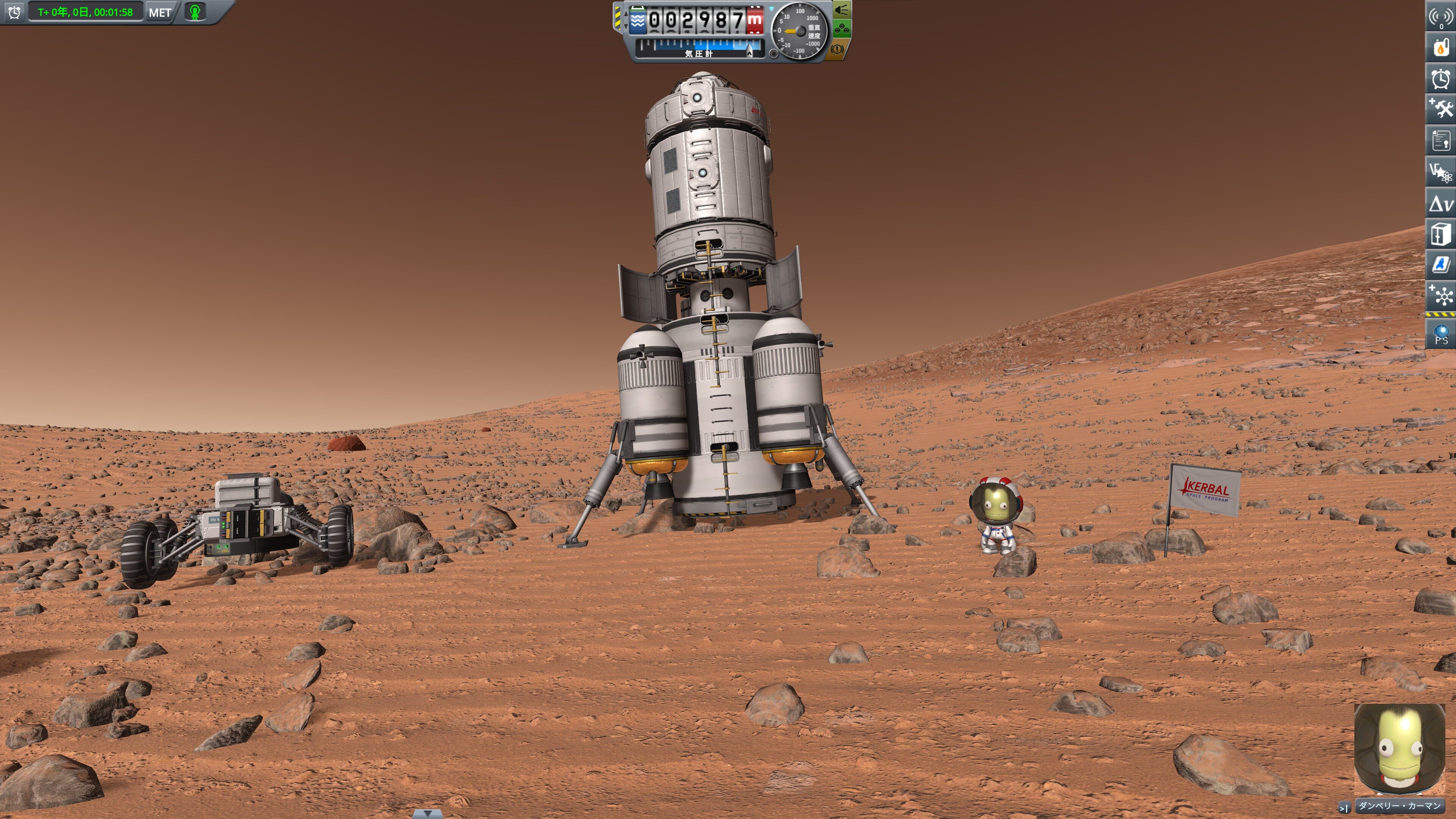1456x819 pixels.
Task: Open the fuel canister resources panel
Action: (x=1441, y=47)
